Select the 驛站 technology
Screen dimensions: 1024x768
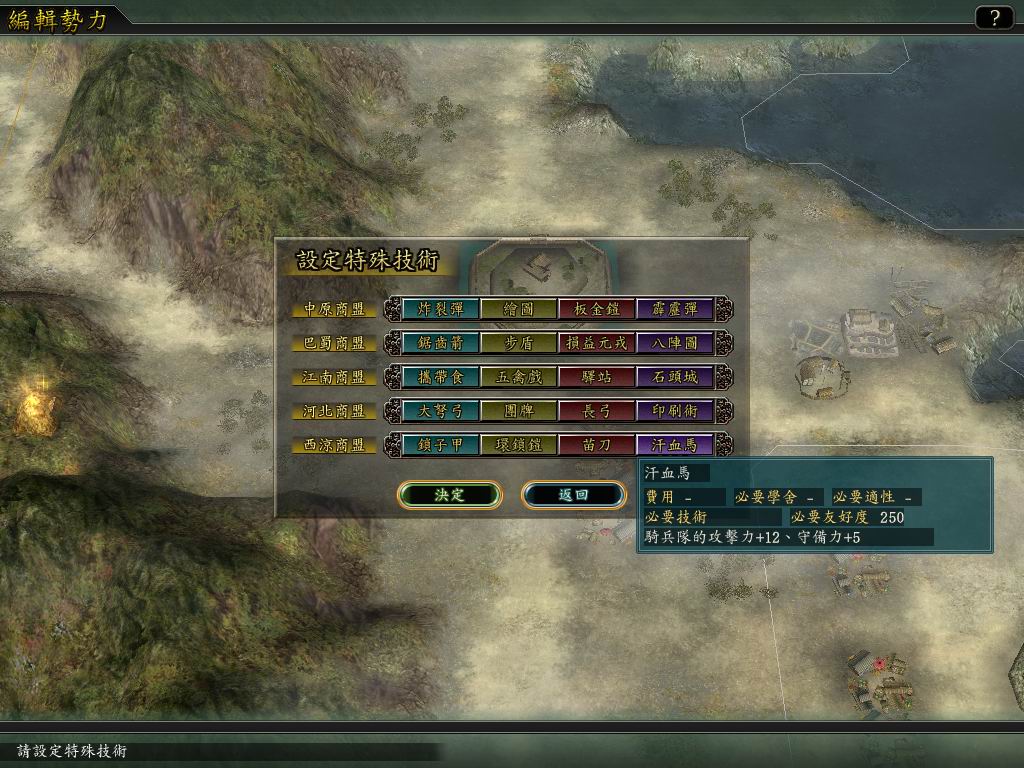tap(596, 377)
